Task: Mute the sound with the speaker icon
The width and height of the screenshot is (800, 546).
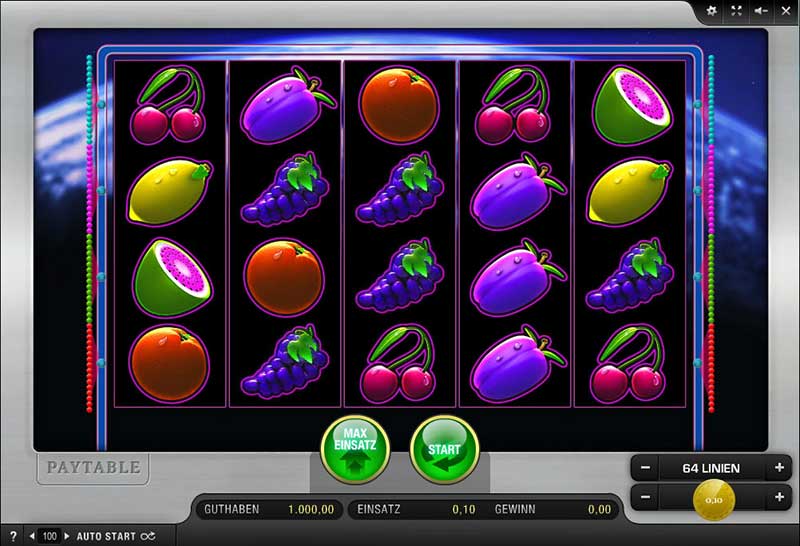Action: point(761,10)
